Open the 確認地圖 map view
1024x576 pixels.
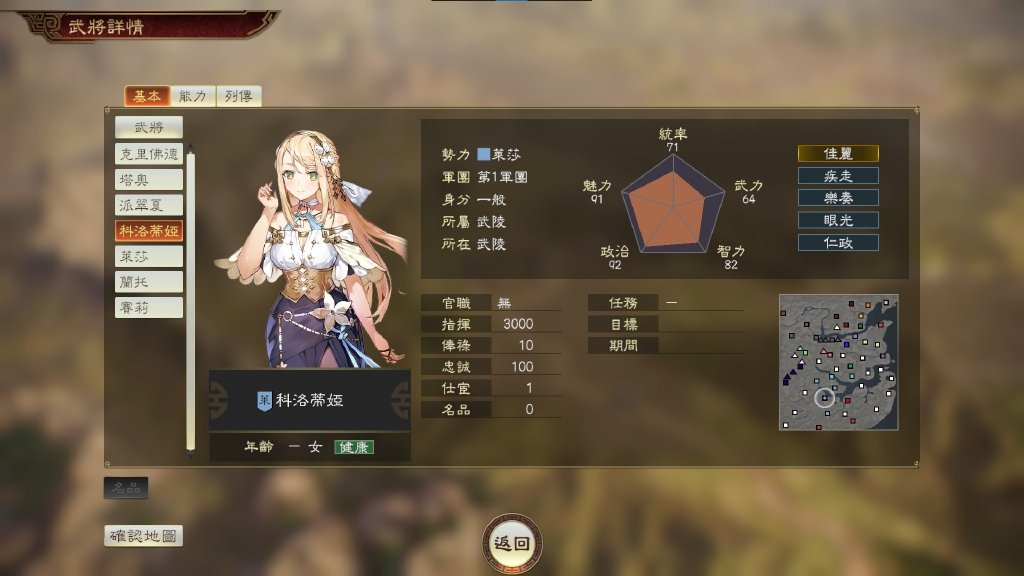(x=144, y=536)
